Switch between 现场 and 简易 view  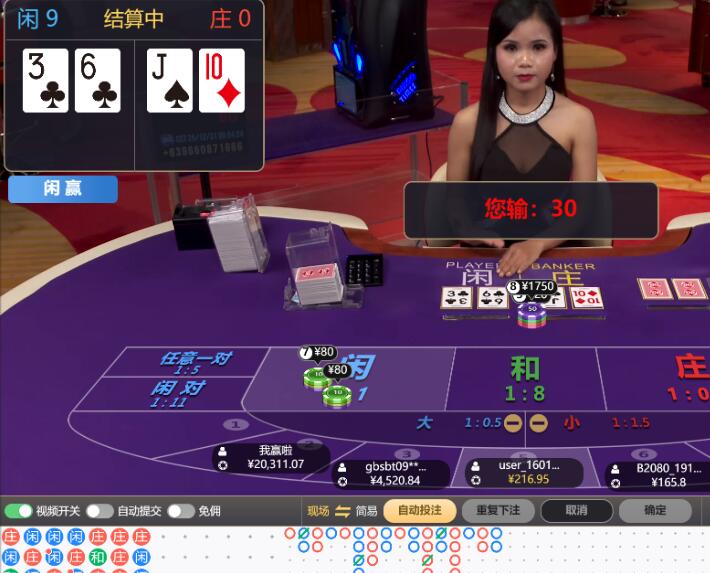[x=342, y=511]
